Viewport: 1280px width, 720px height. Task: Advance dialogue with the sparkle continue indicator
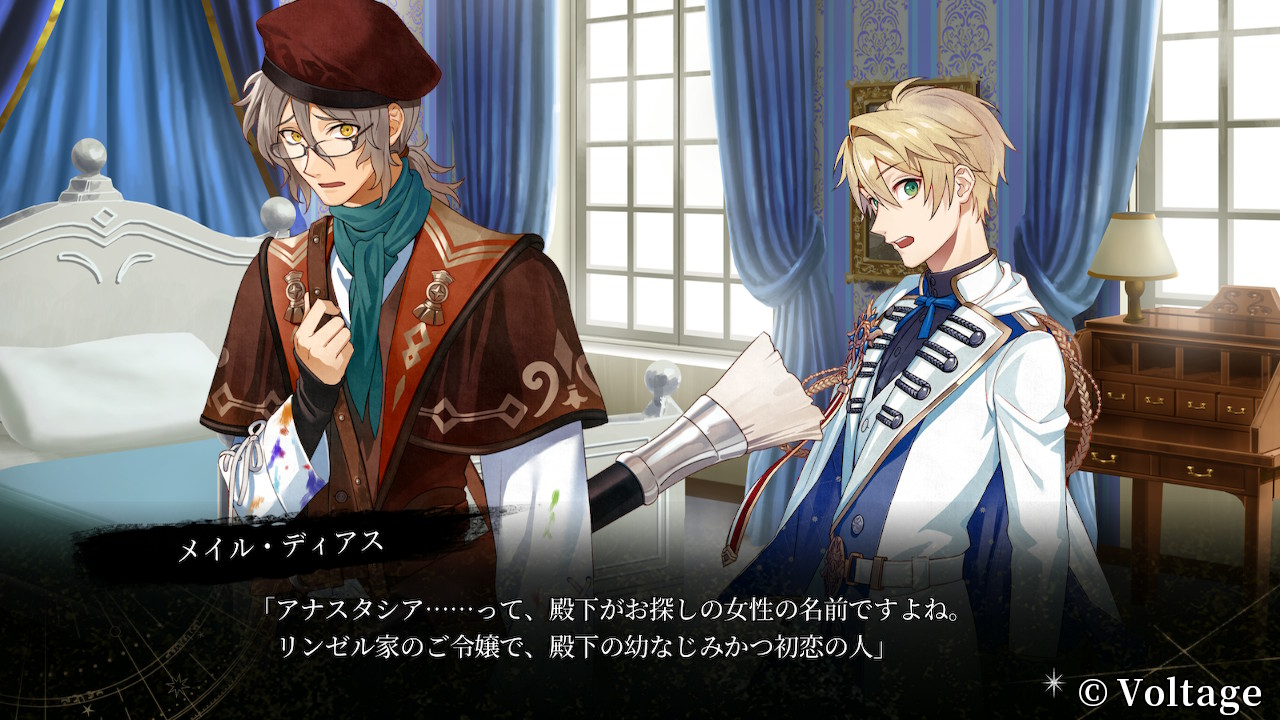(1053, 683)
